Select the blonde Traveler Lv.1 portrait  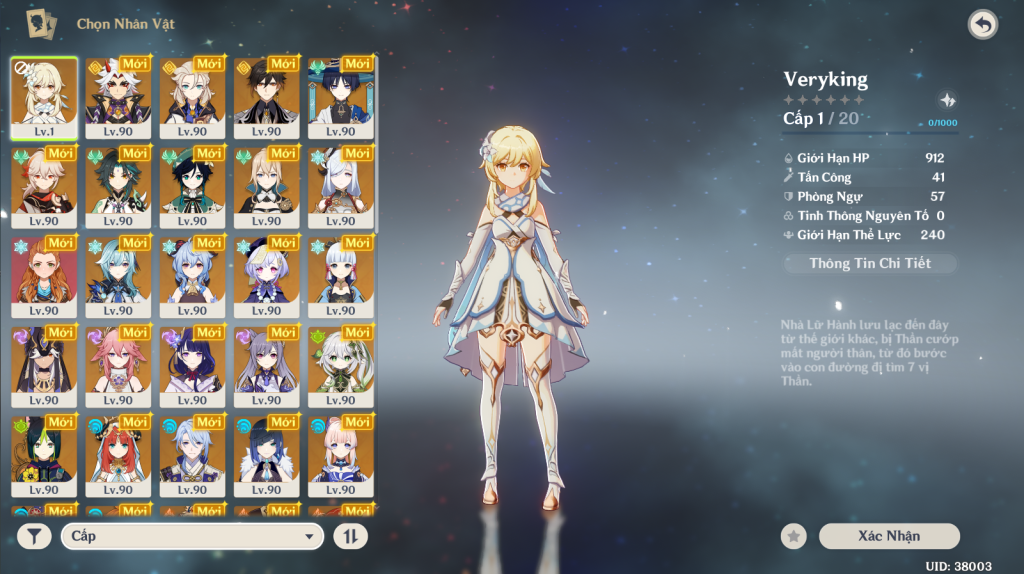[44, 96]
